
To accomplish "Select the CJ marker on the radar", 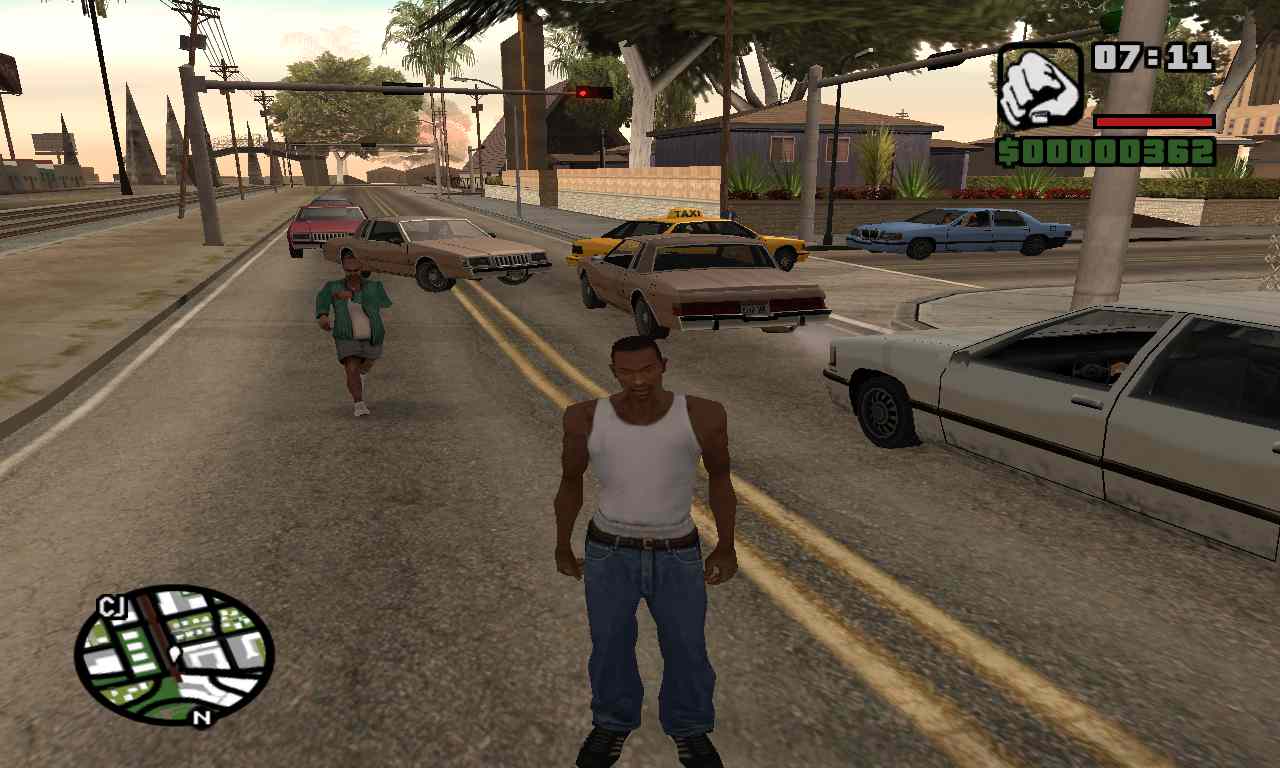I will (x=110, y=606).
